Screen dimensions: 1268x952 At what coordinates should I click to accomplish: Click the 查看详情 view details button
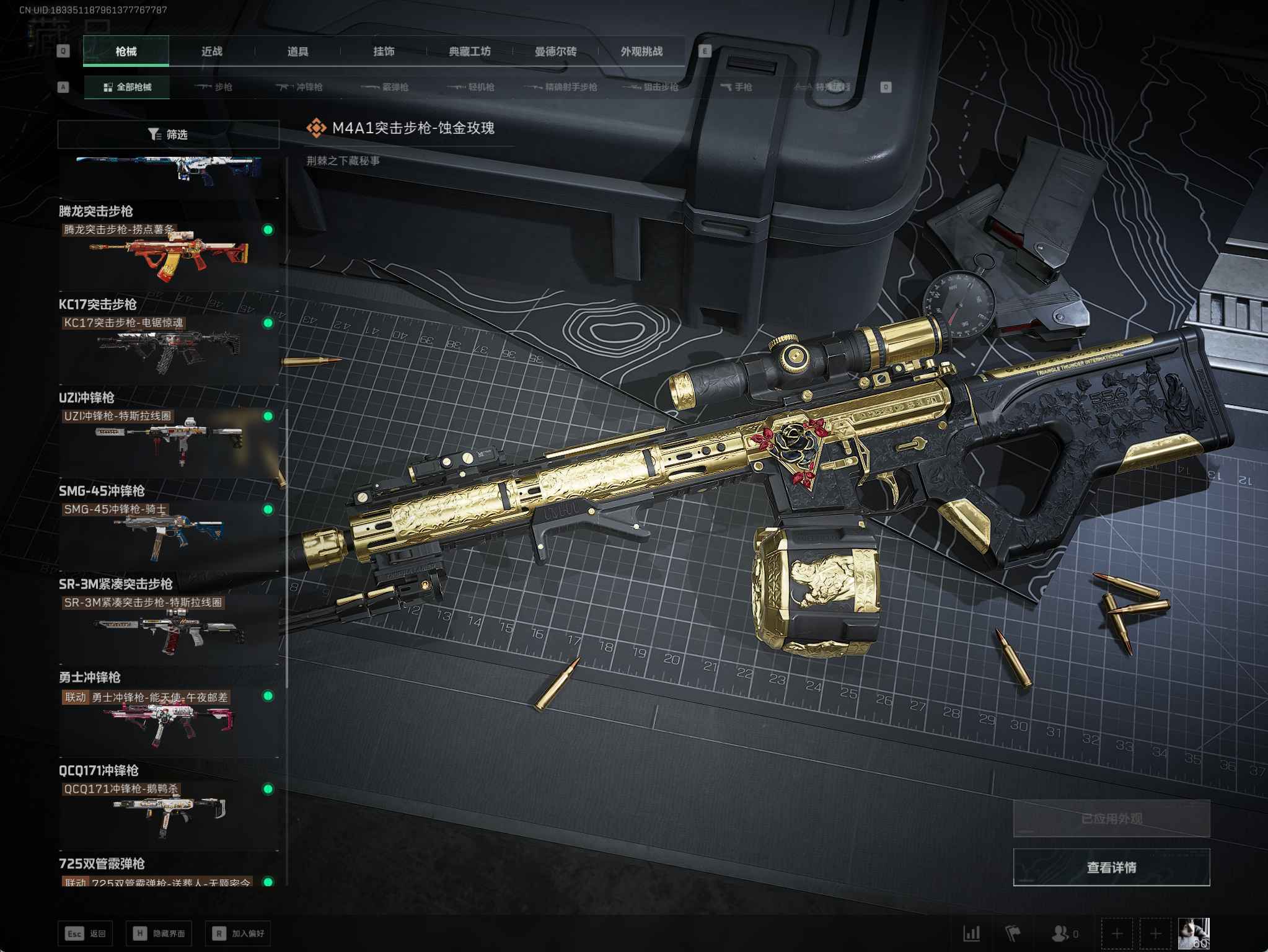[1111, 868]
